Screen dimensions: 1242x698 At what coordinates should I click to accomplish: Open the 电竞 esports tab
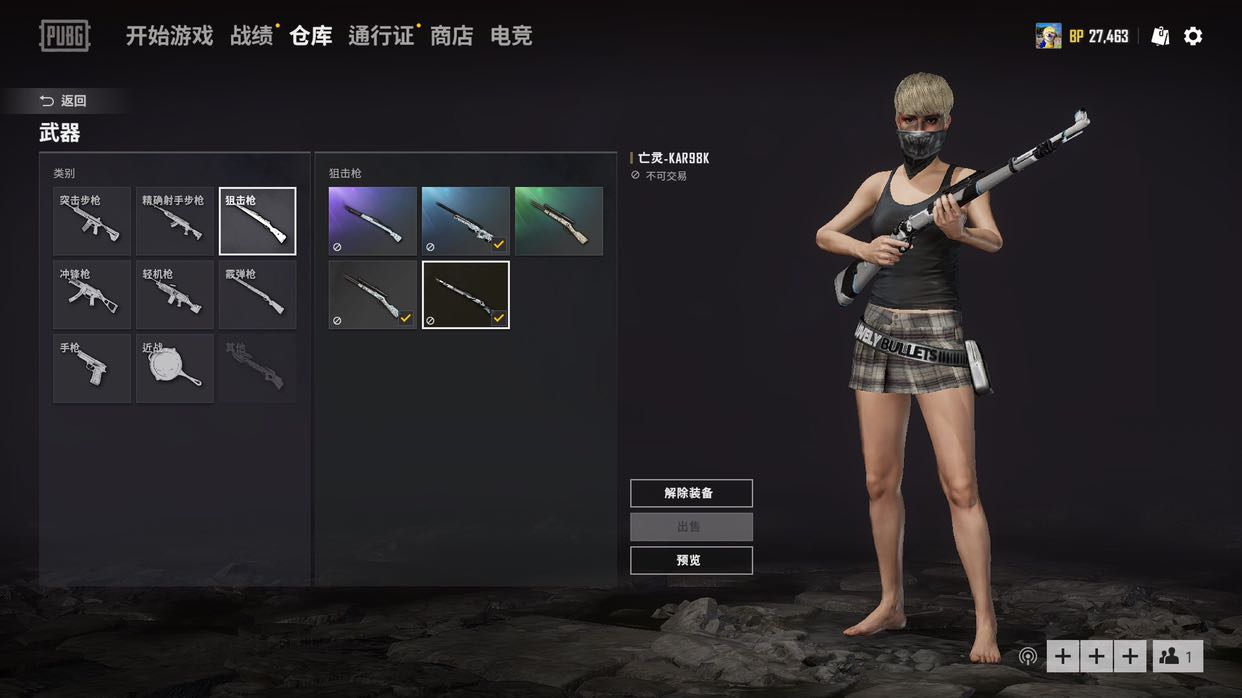[x=511, y=36]
